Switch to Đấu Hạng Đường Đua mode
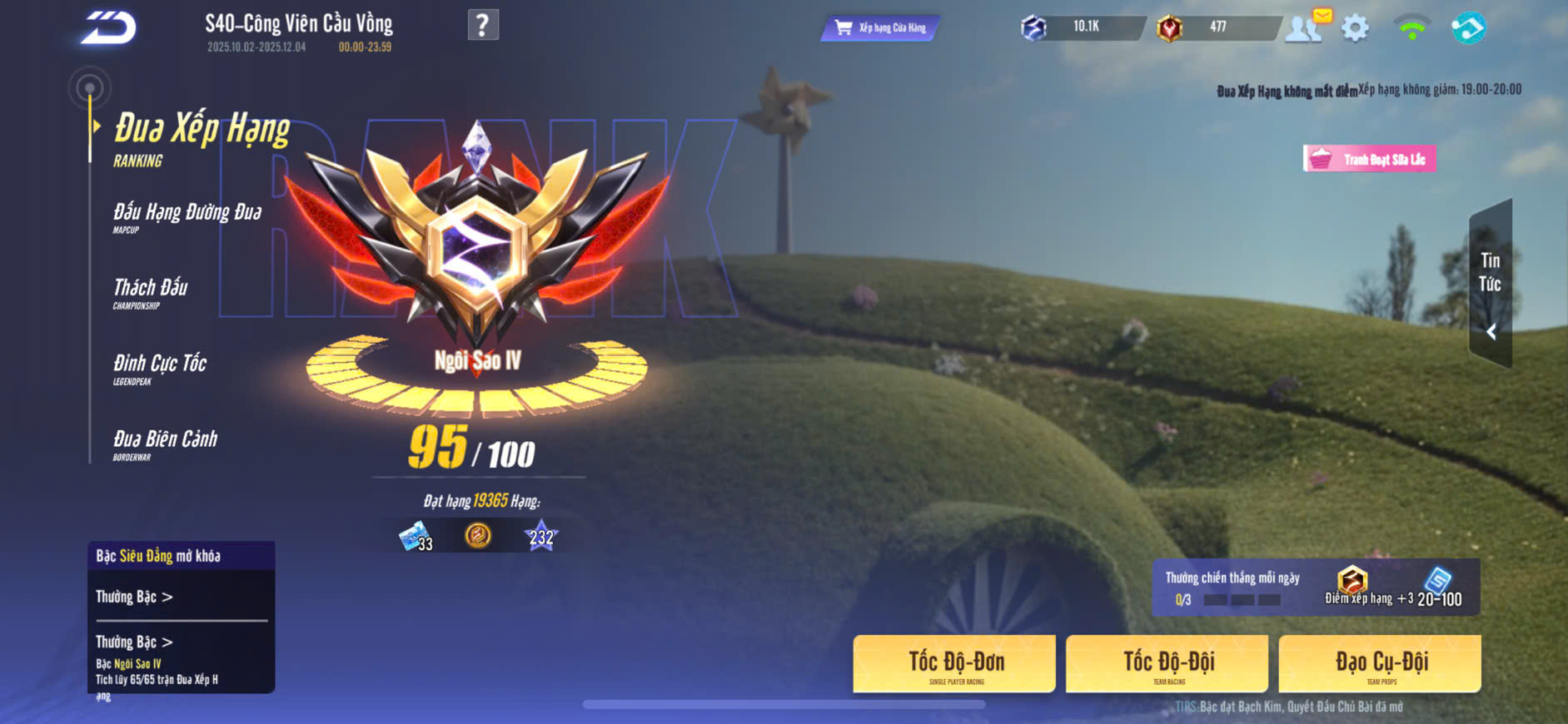 tap(187, 216)
